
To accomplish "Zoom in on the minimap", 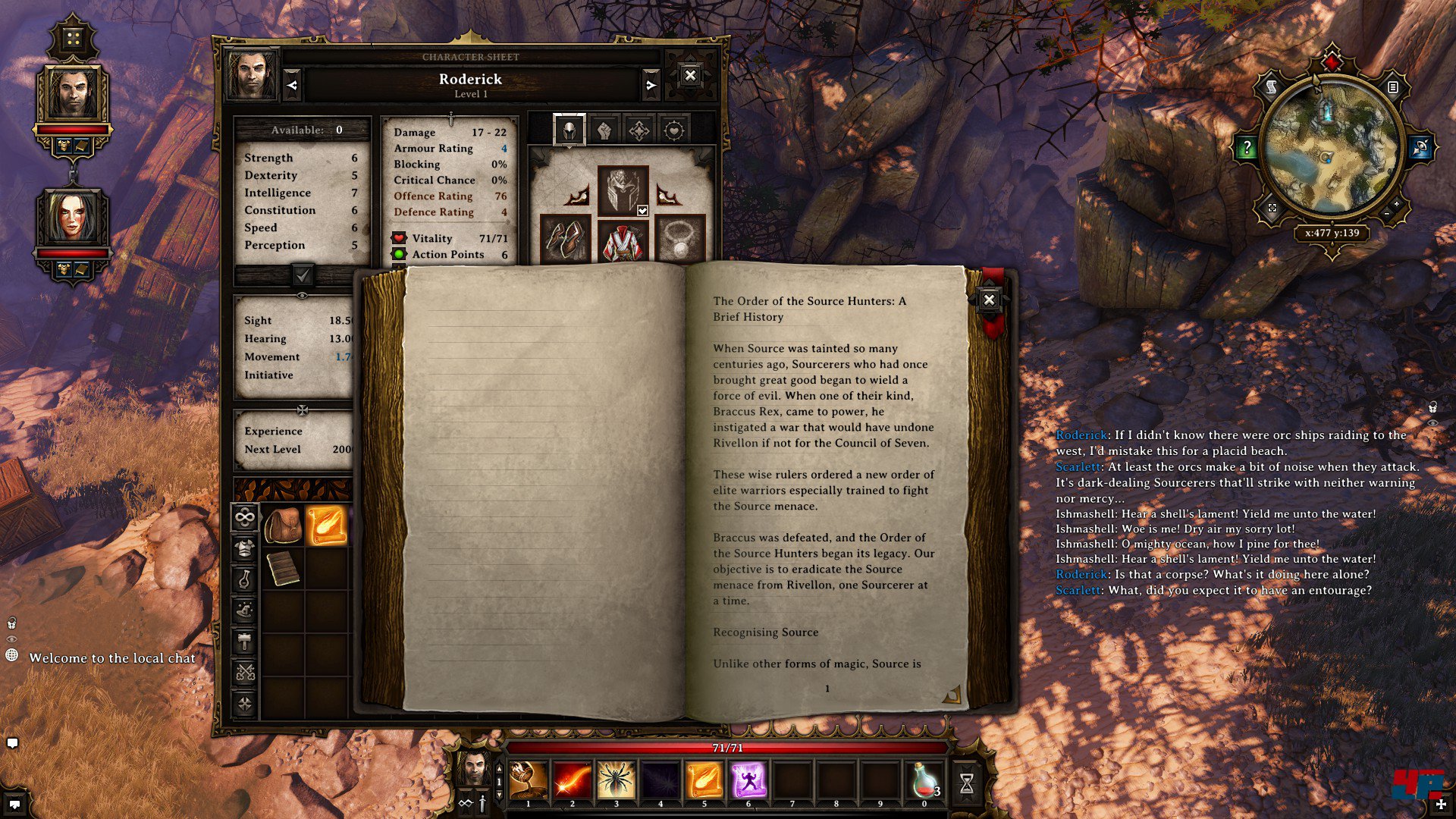I will (1396, 205).
